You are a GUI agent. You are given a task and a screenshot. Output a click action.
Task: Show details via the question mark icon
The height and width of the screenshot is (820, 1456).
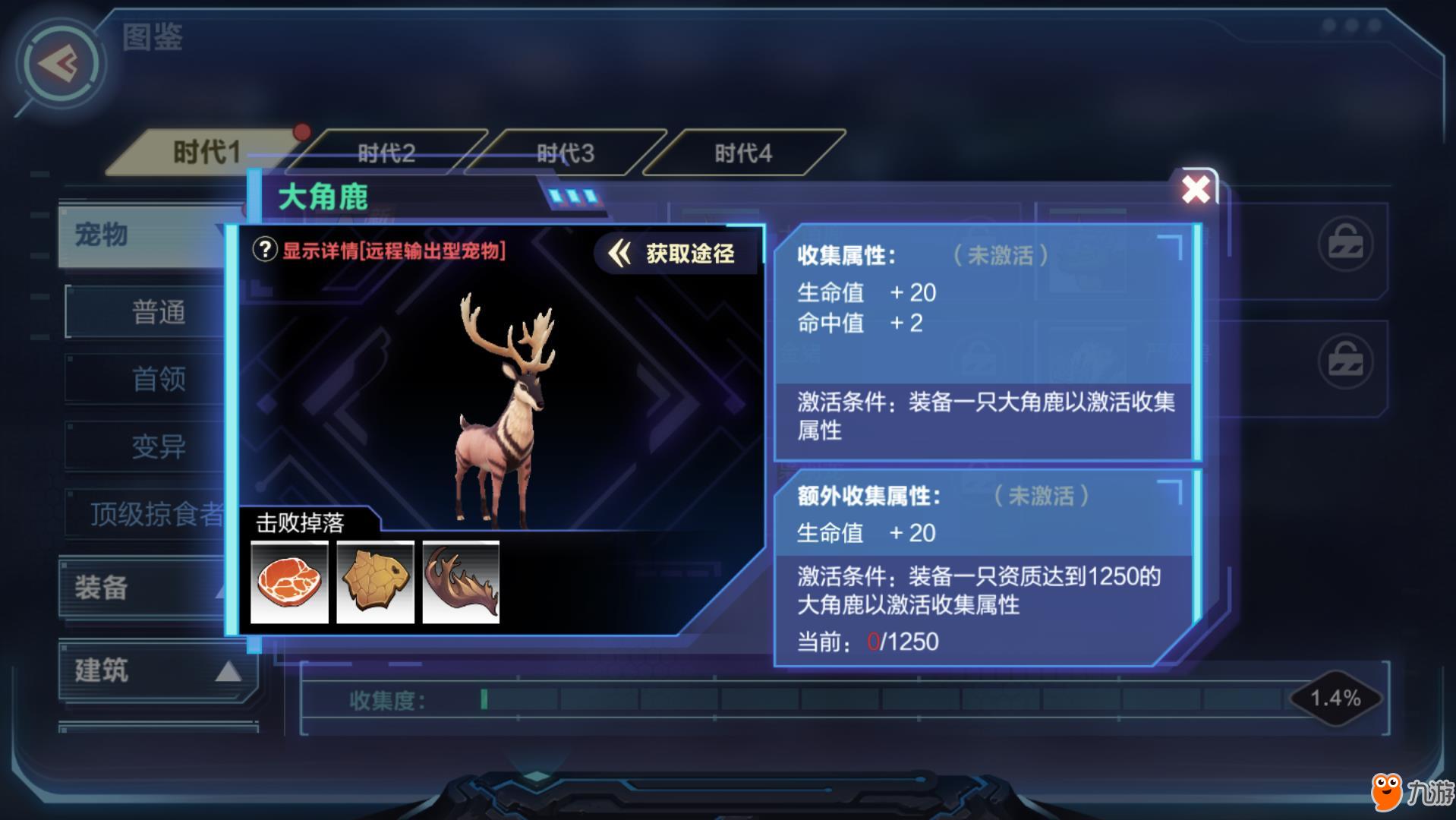point(265,249)
